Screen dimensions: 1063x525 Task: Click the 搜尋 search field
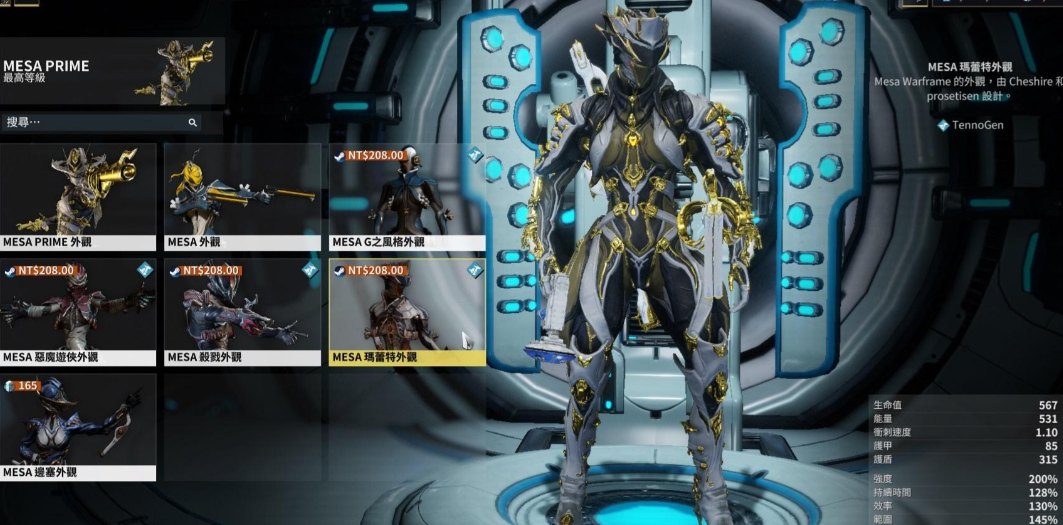point(95,122)
